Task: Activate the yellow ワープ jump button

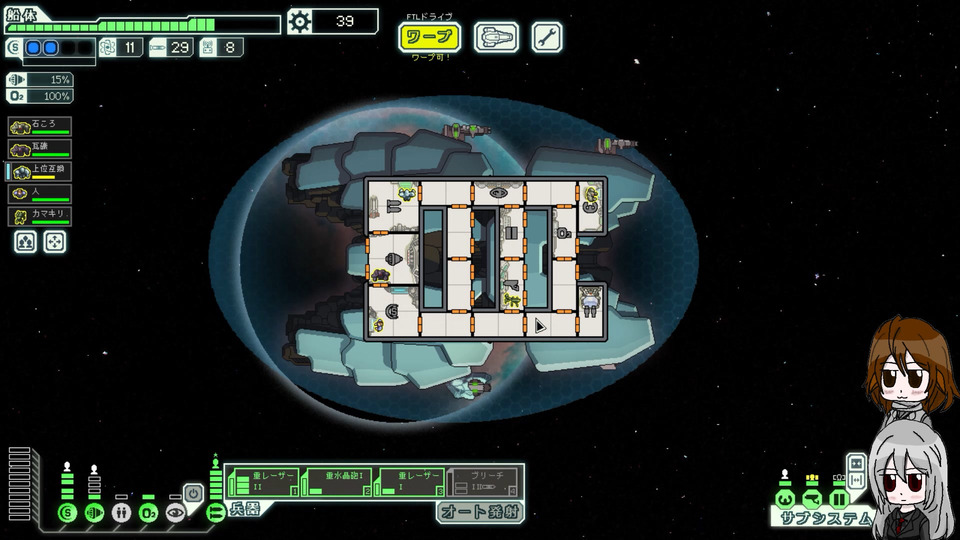Action: tap(430, 38)
